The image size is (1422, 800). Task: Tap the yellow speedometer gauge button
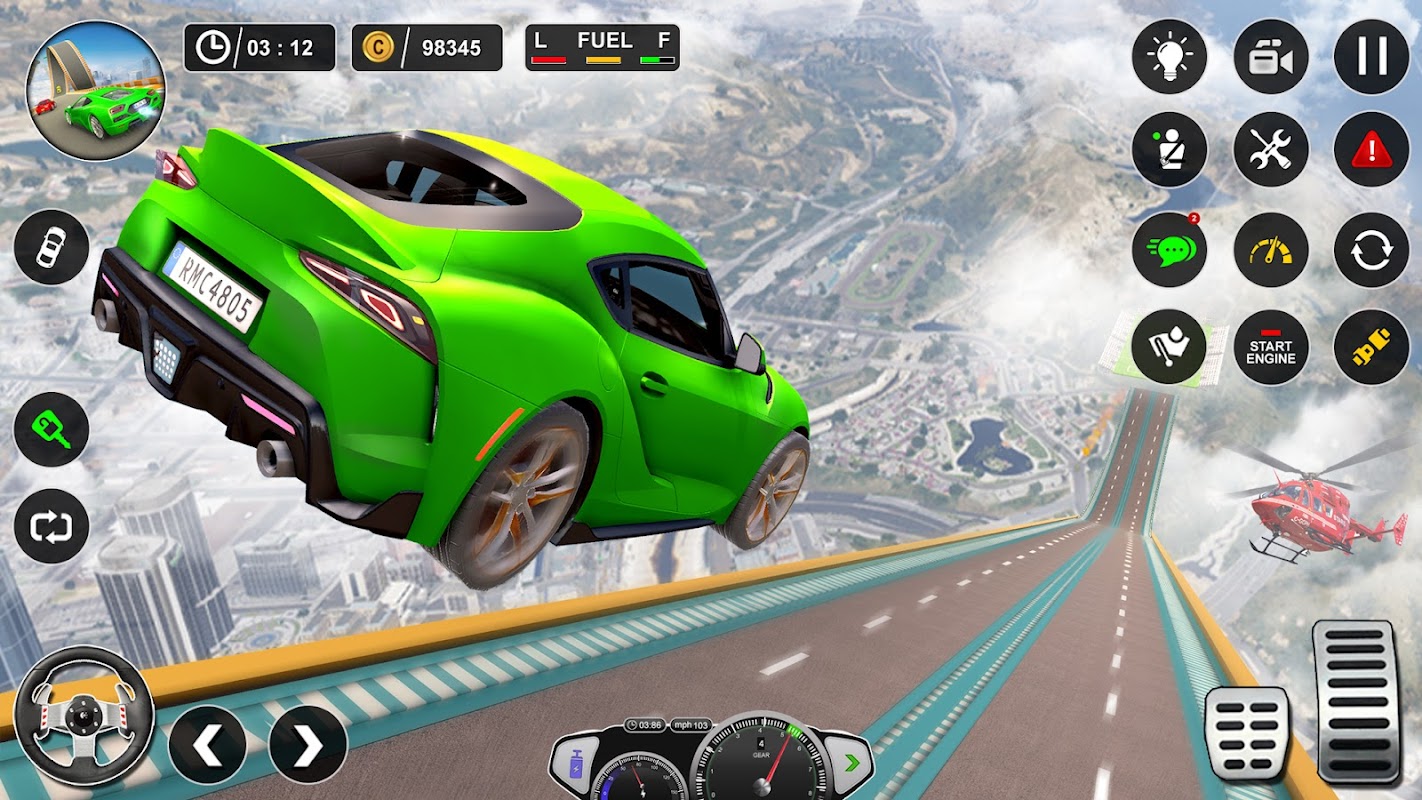(x=1271, y=250)
